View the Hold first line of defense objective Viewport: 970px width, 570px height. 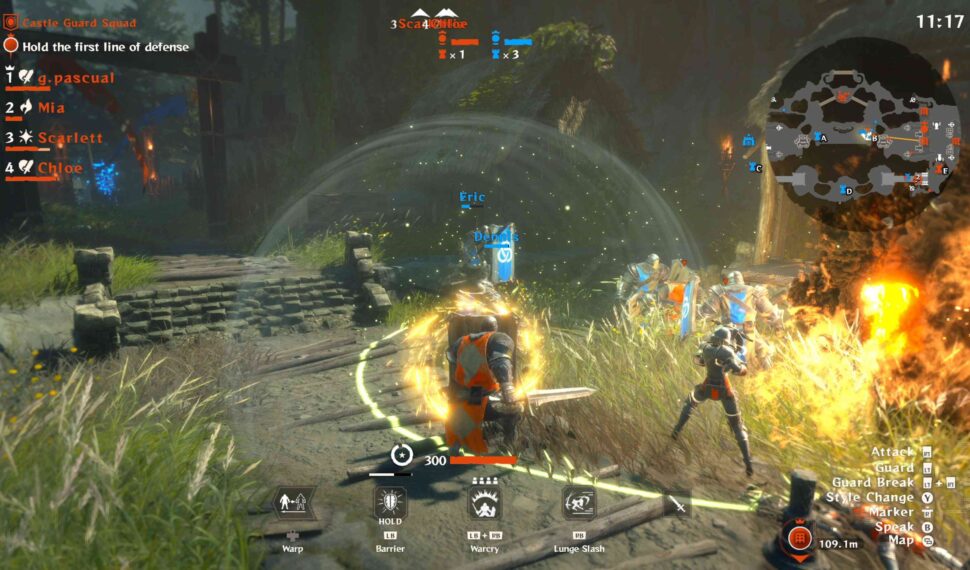[97, 45]
